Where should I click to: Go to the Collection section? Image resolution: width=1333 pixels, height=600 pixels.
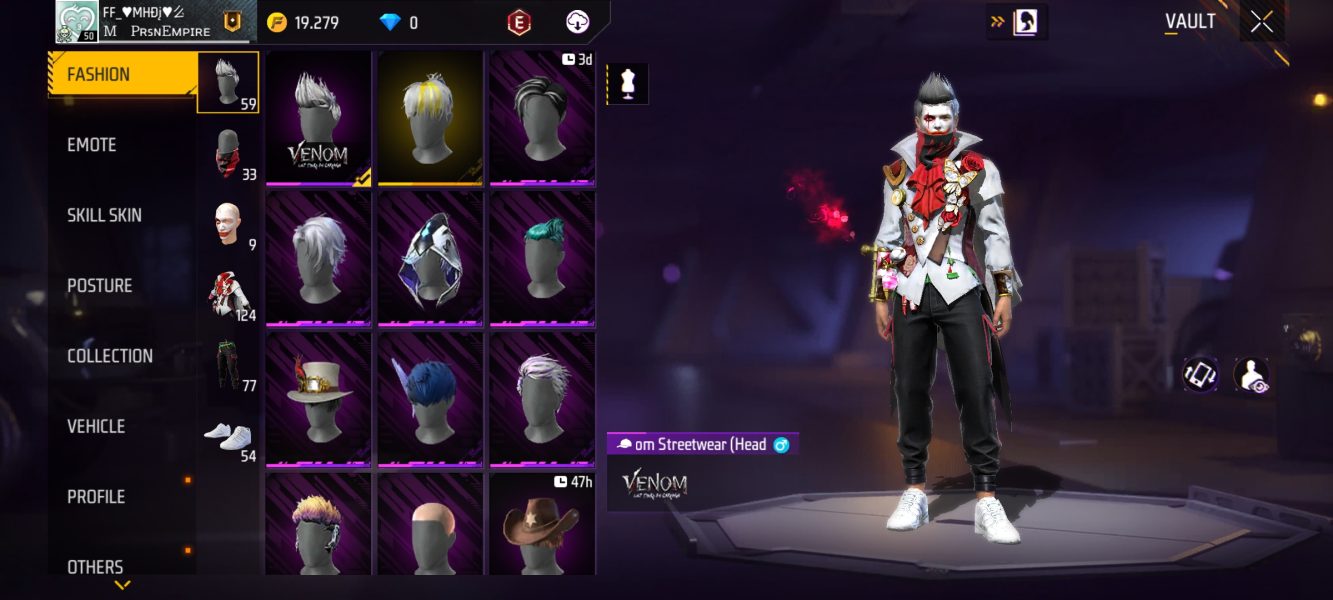pyautogui.click(x=110, y=356)
